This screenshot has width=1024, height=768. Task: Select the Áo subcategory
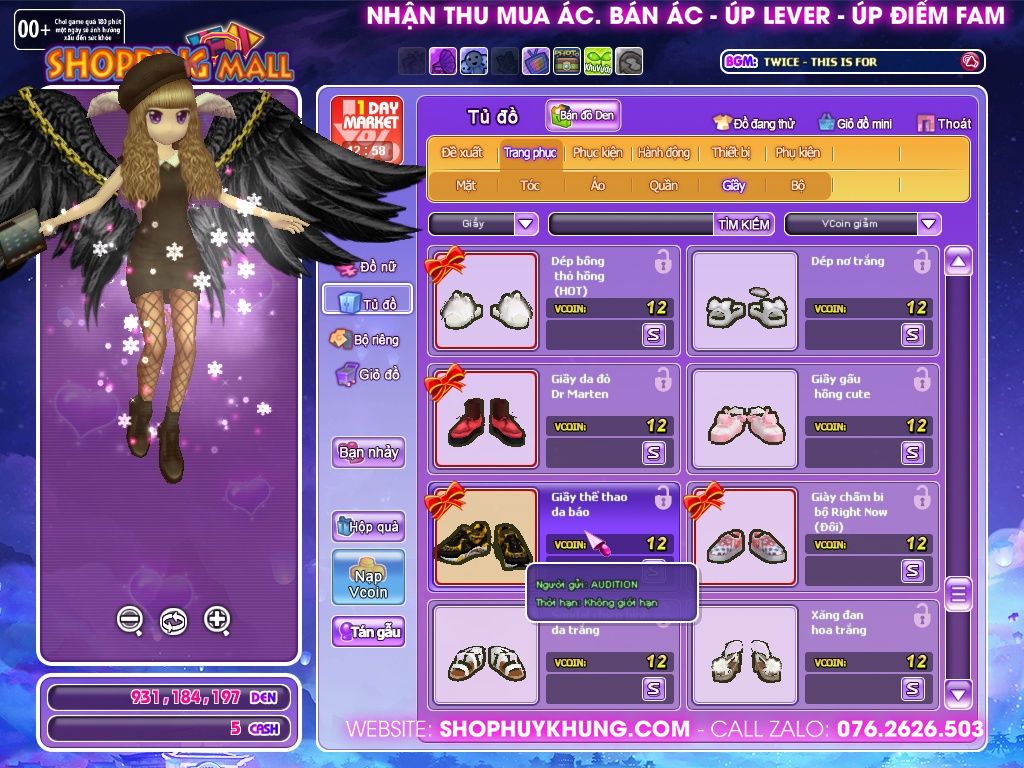(597, 185)
